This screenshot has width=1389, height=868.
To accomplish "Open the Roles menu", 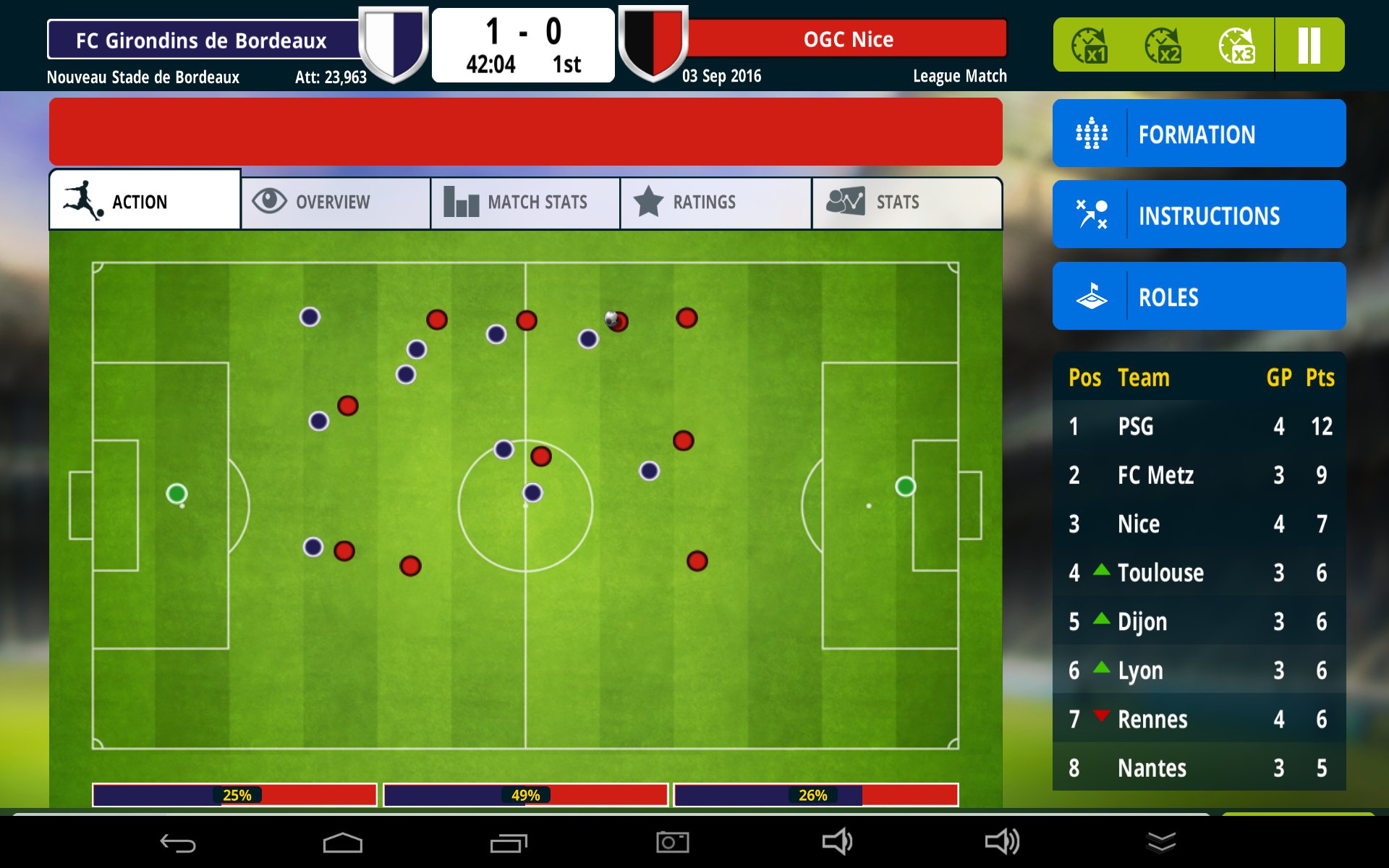I will (1199, 297).
